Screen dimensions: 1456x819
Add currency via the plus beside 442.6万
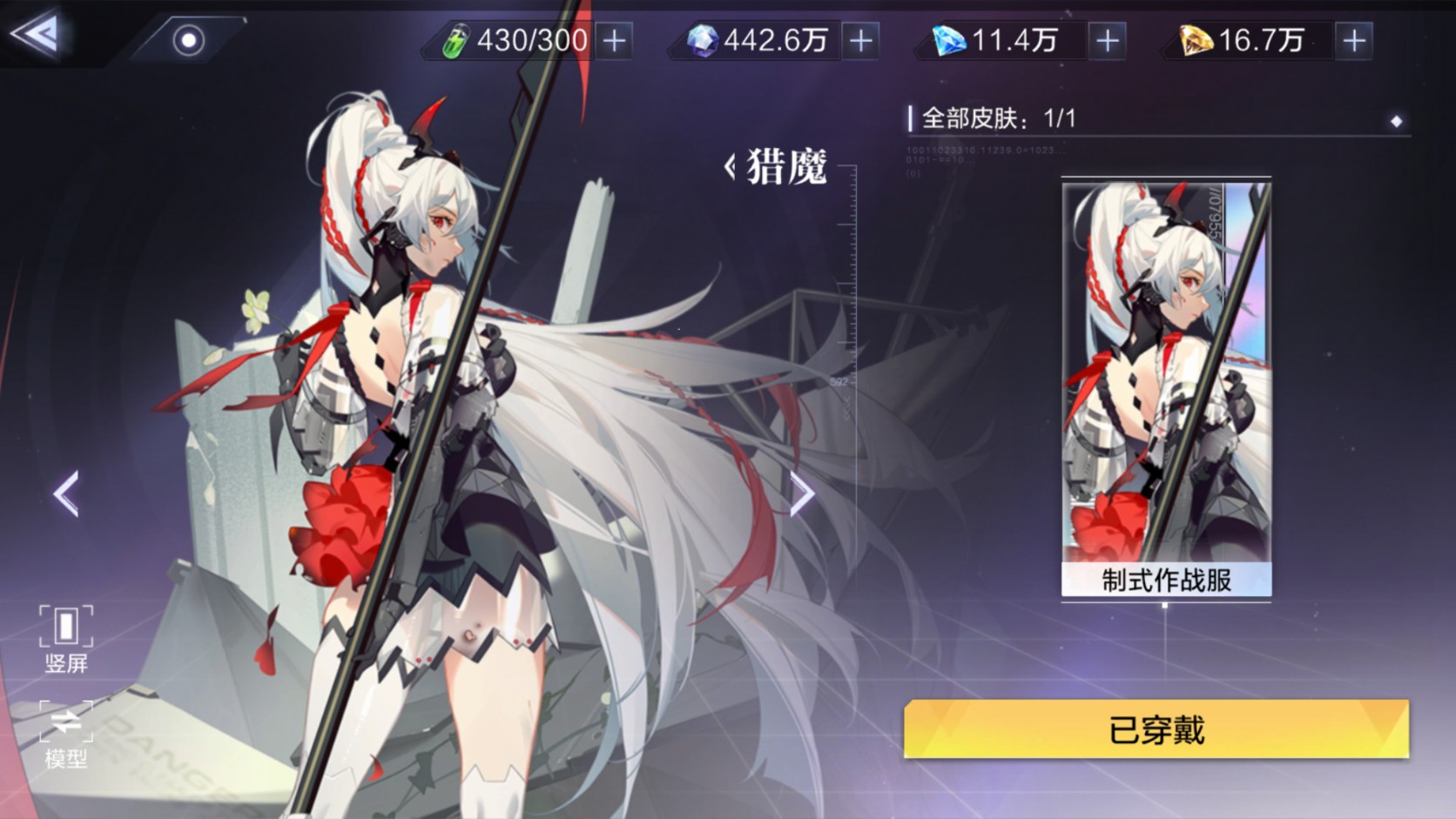tap(860, 41)
